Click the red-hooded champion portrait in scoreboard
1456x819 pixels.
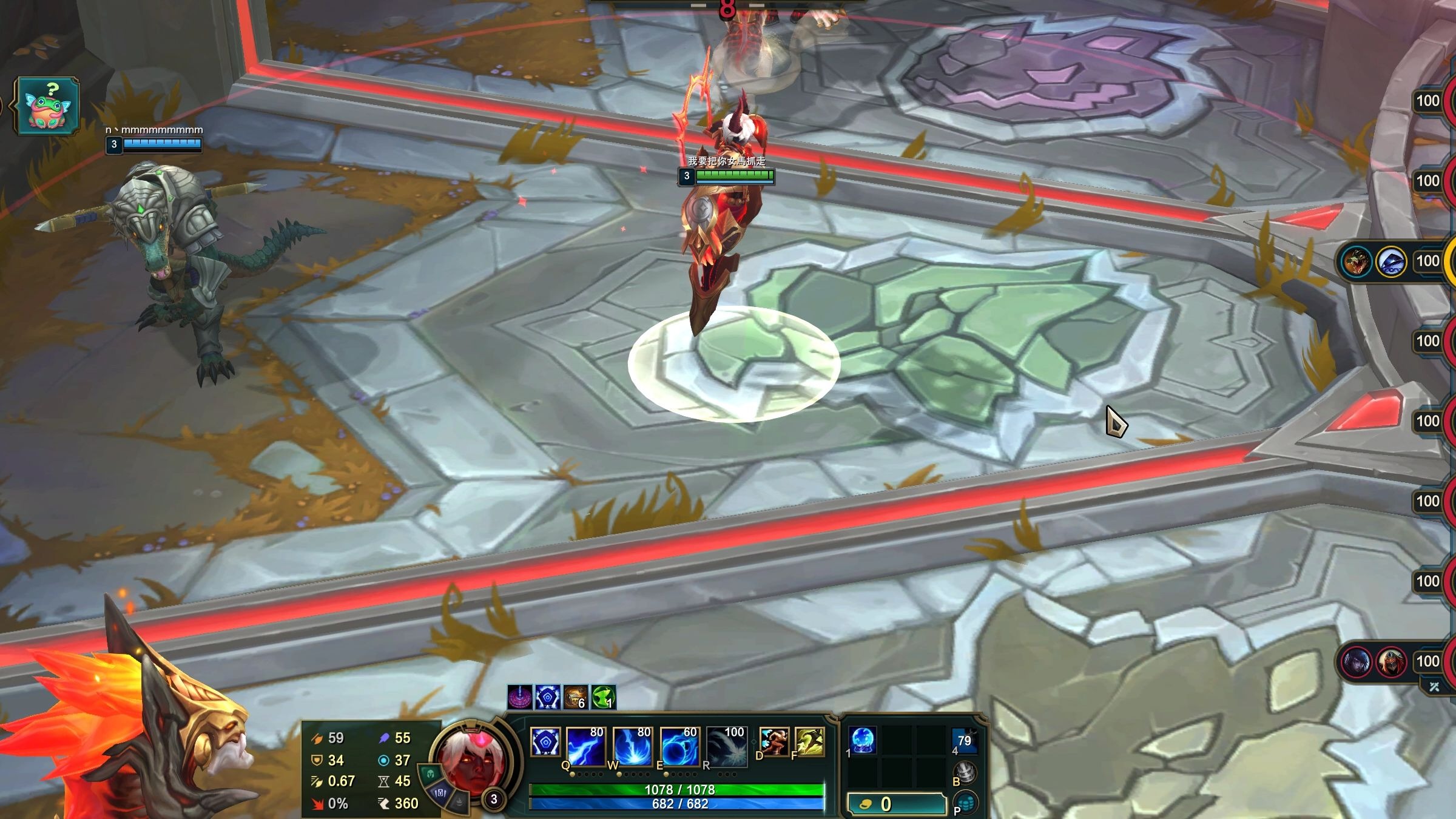(1391, 662)
